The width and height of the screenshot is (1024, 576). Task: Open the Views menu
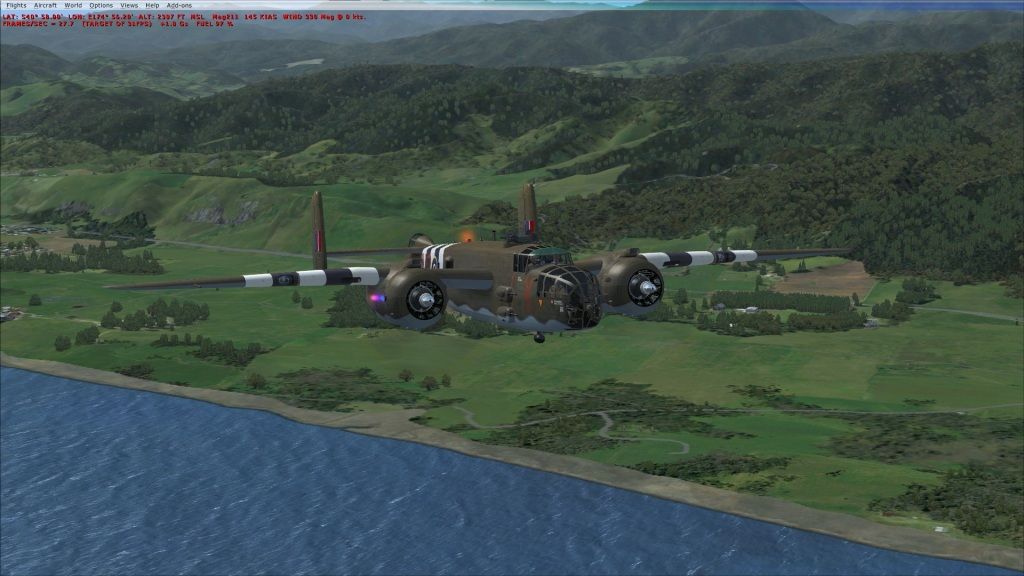pyautogui.click(x=129, y=5)
